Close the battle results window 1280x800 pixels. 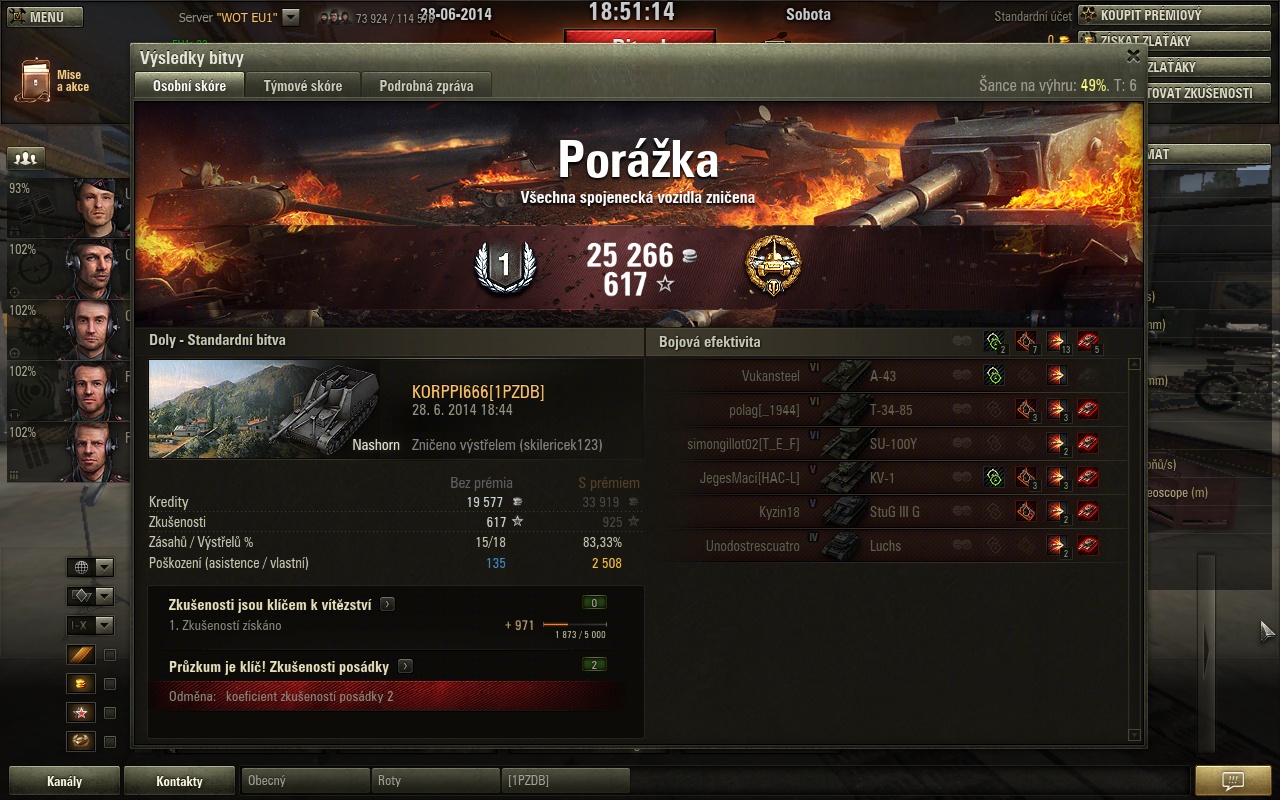1133,57
